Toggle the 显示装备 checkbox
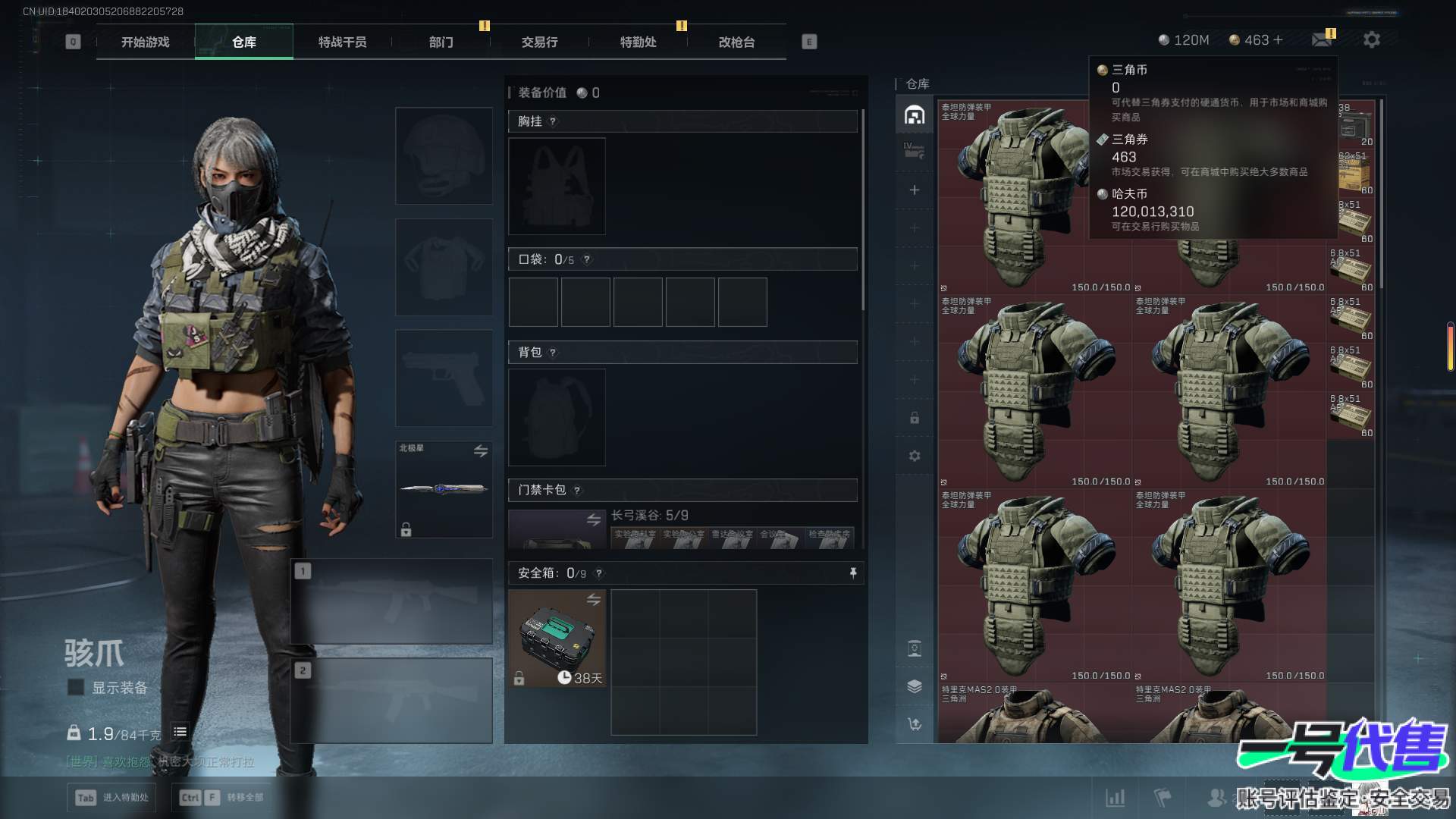Image resolution: width=1456 pixels, height=819 pixels. [76, 687]
